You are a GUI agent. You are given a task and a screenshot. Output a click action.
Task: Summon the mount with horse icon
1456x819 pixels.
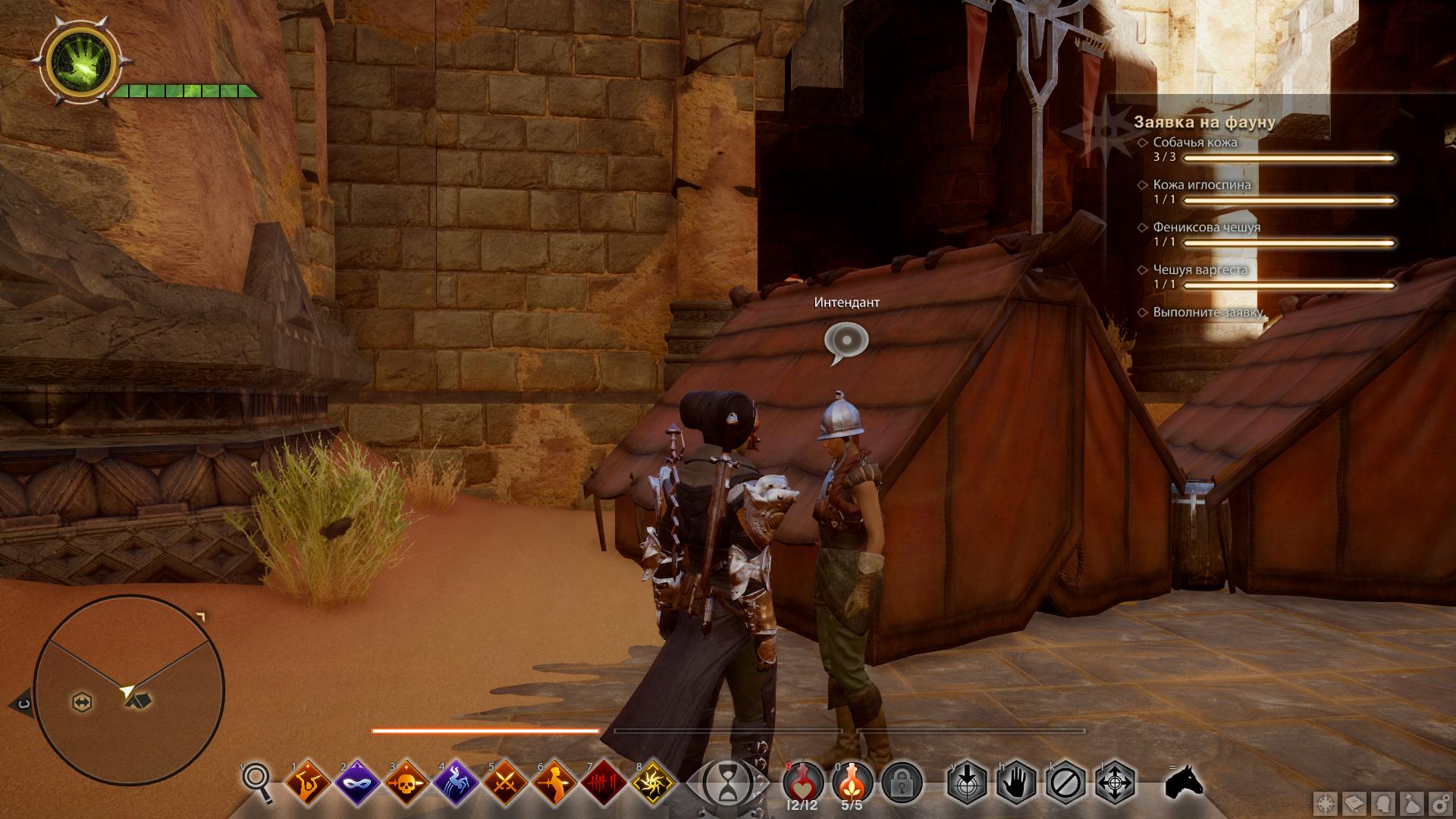point(1185,782)
